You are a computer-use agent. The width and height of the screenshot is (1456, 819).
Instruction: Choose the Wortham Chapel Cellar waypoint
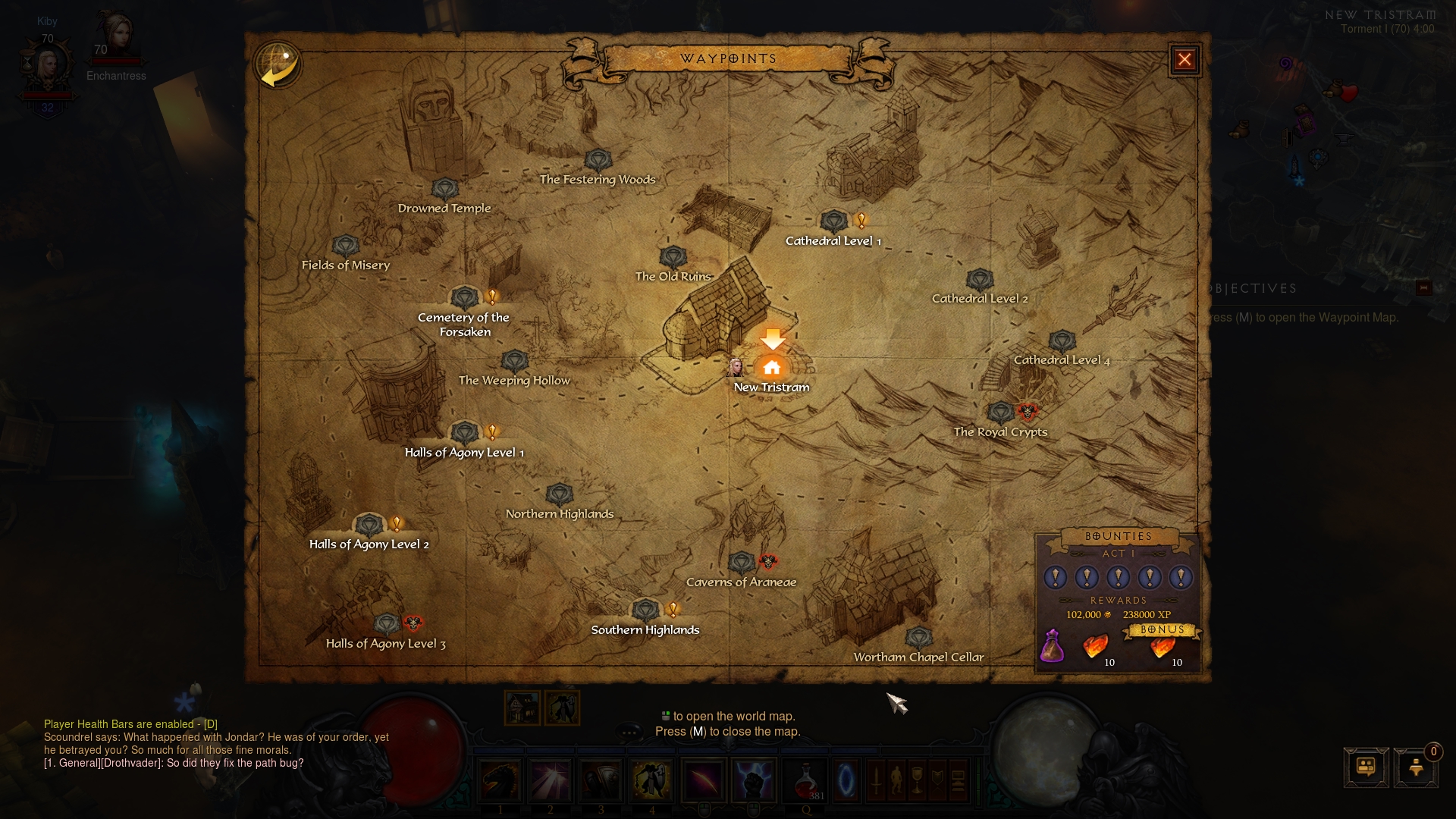pos(919,639)
